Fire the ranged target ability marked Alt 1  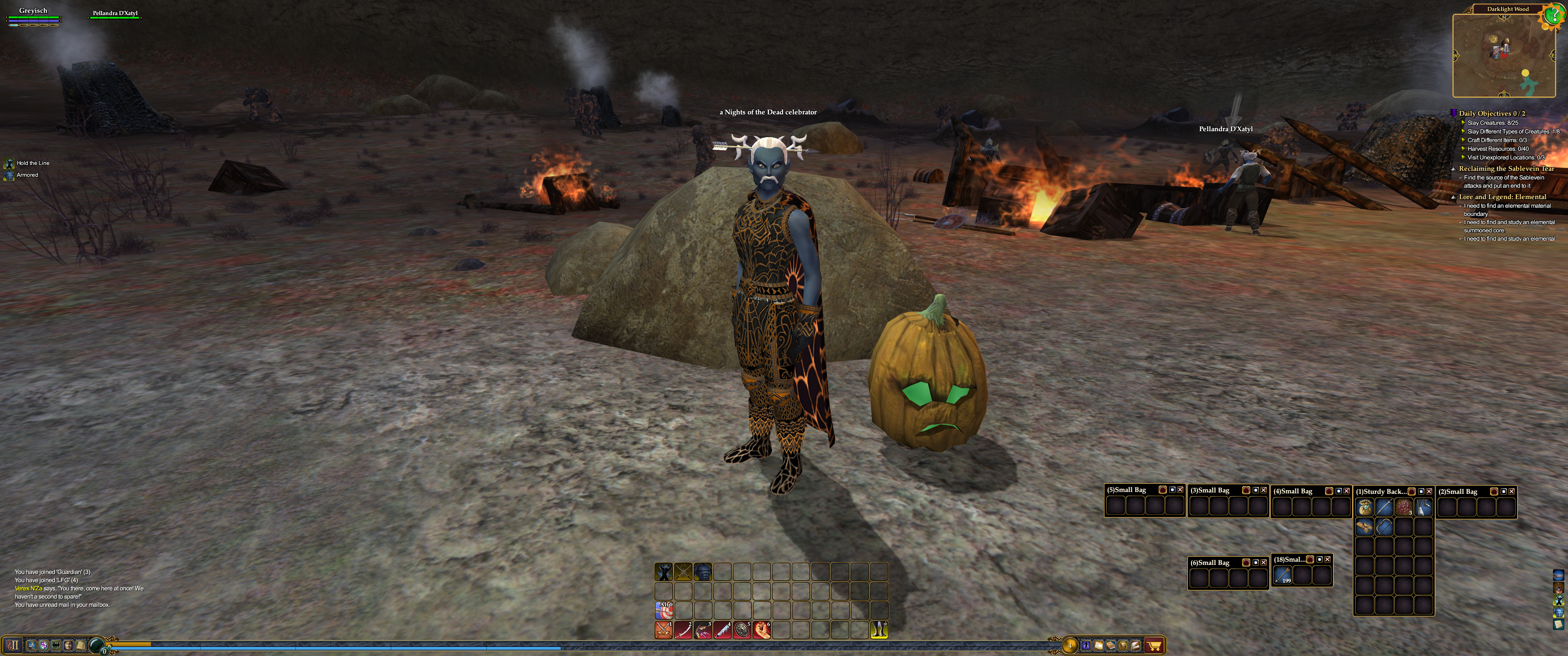click(664, 610)
